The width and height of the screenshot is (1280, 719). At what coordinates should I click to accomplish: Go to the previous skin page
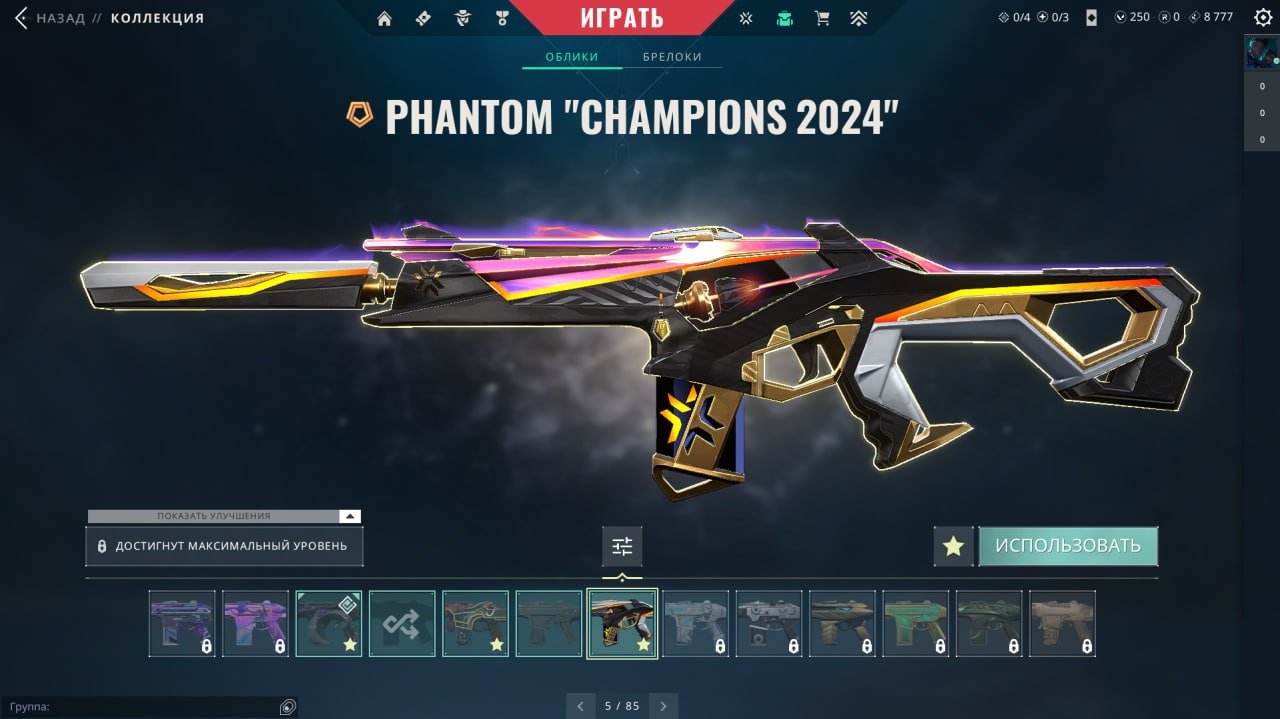point(581,706)
